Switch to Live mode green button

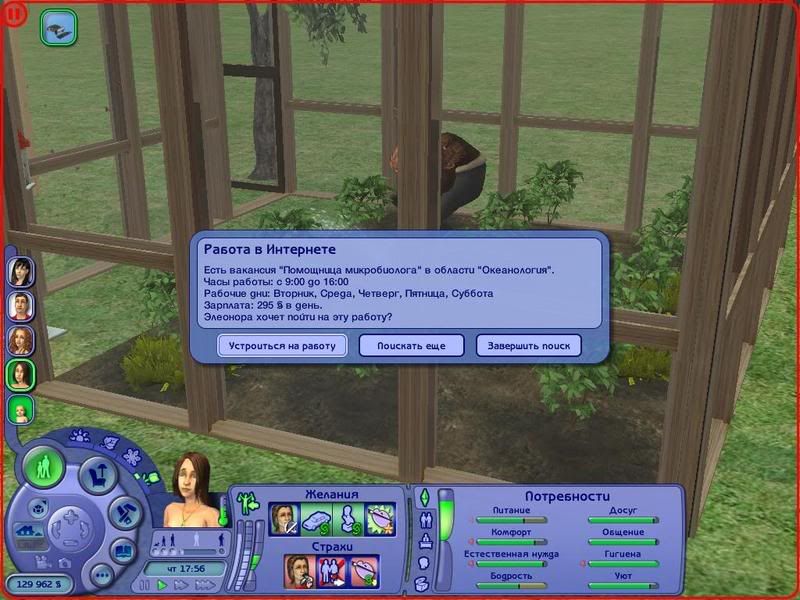coord(44,467)
